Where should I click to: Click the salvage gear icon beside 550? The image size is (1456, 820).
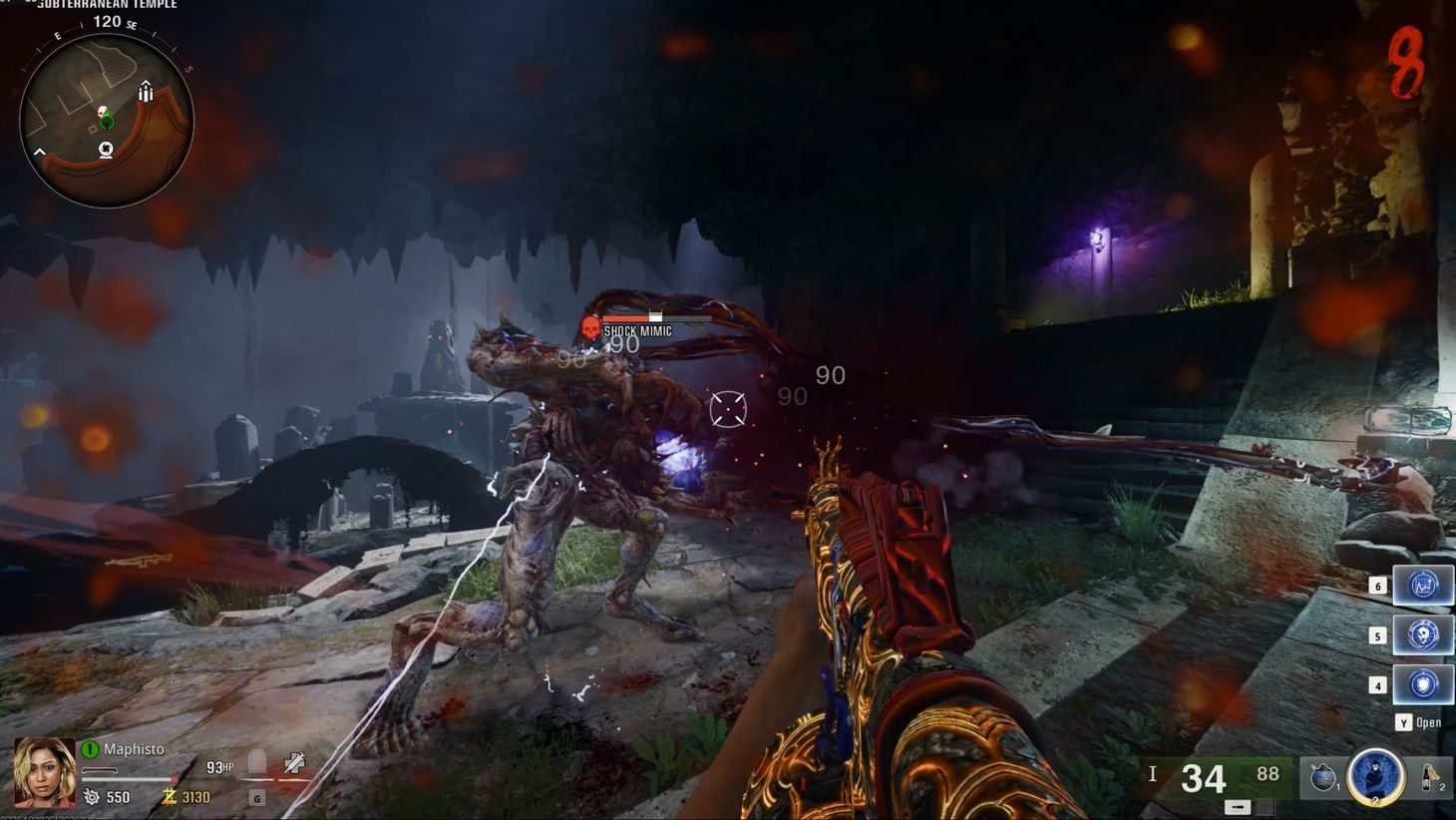click(92, 796)
